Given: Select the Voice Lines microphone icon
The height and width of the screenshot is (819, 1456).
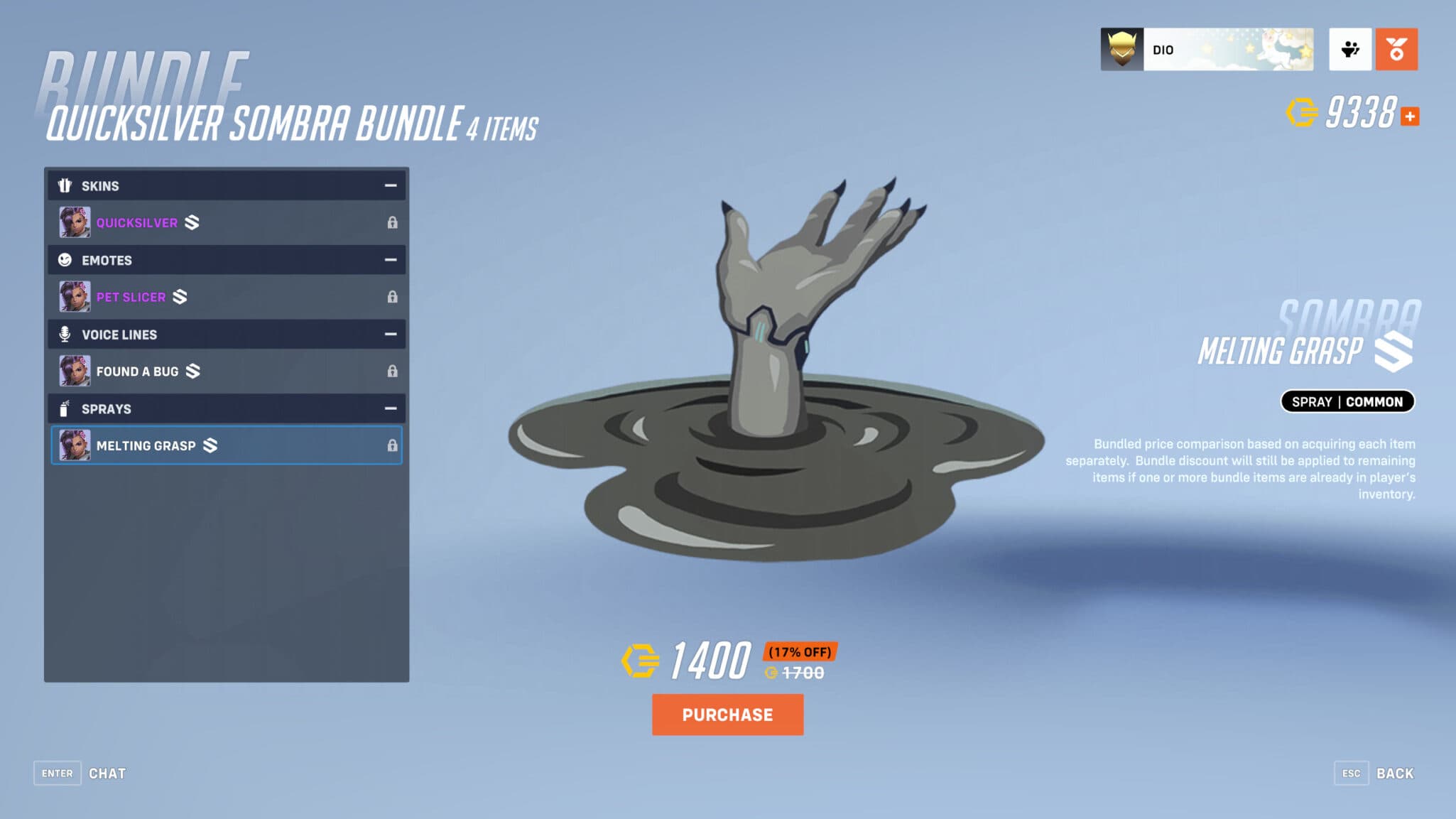Looking at the screenshot, I should pyautogui.click(x=65, y=335).
